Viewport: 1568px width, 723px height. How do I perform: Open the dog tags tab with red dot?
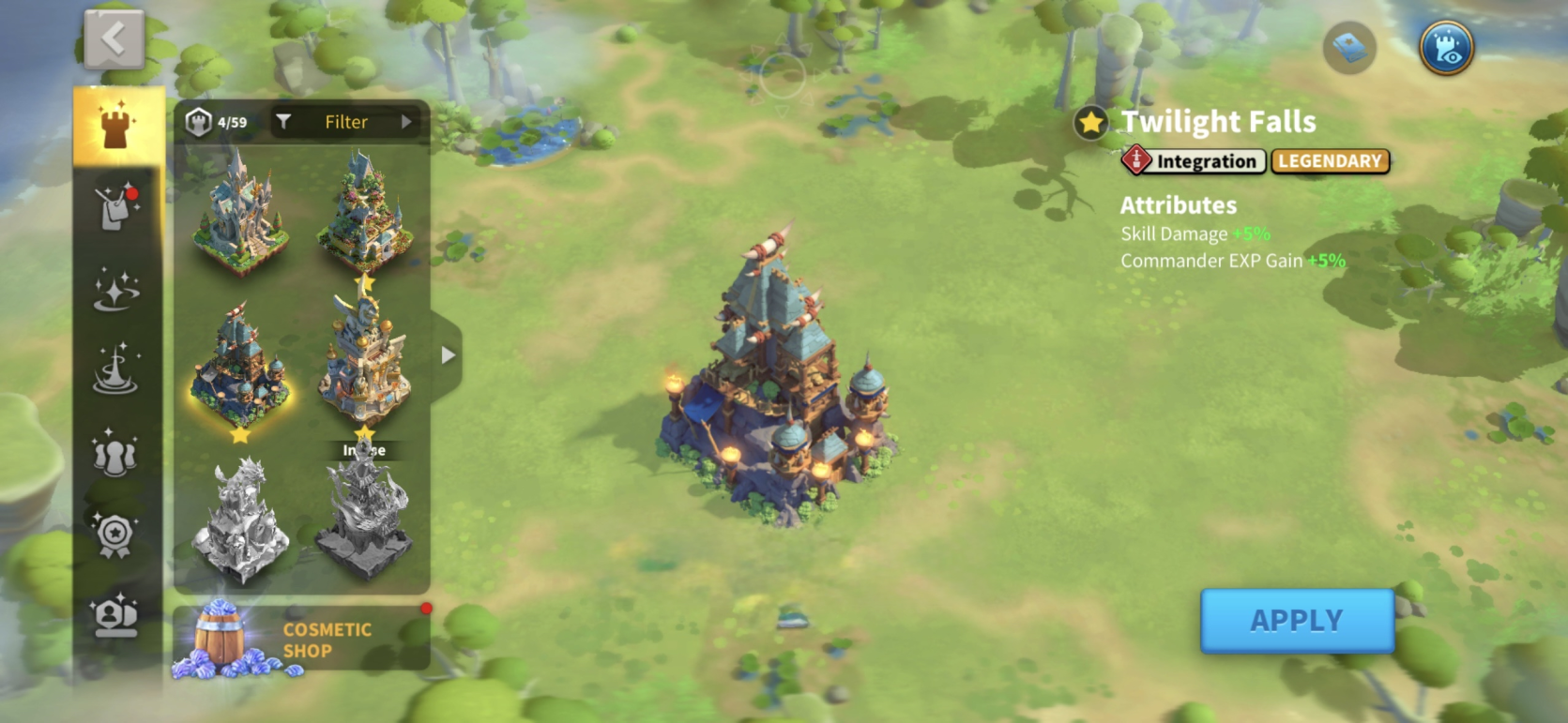(x=117, y=206)
